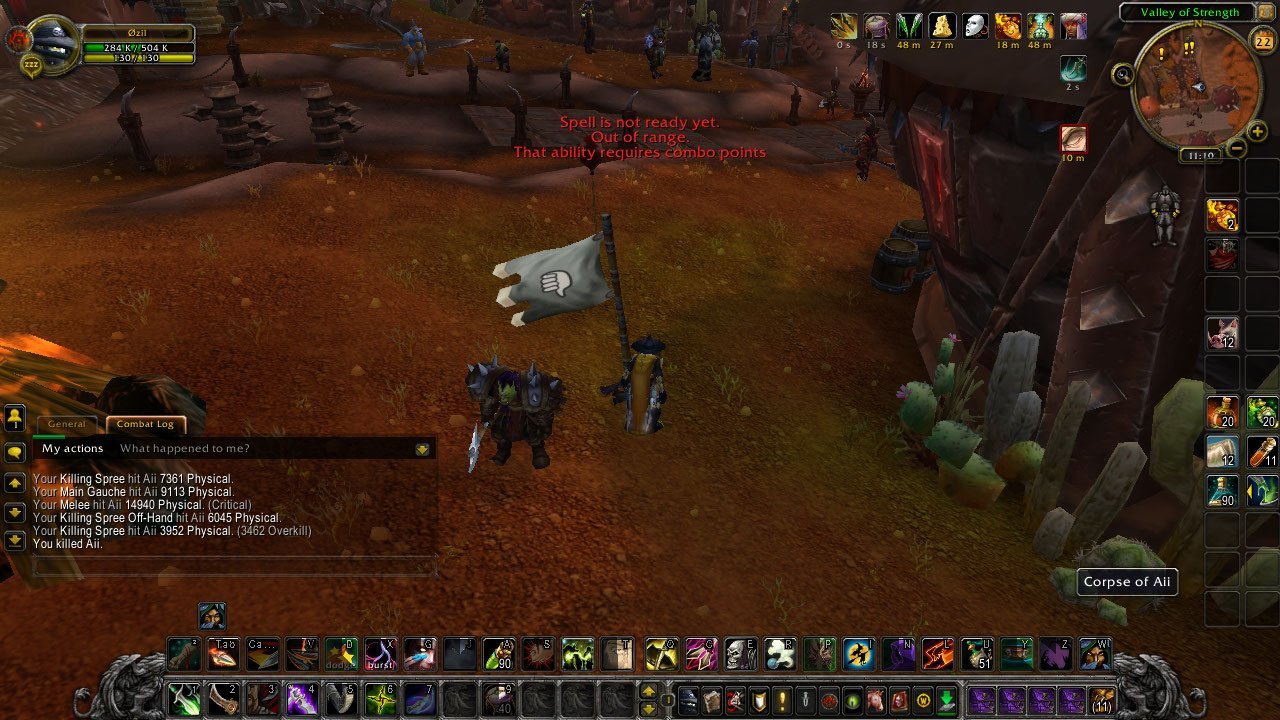Viewport: 1280px width, 720px height.
Task: Zoom in the minimap with plus button
Action: coord(1257,132)
